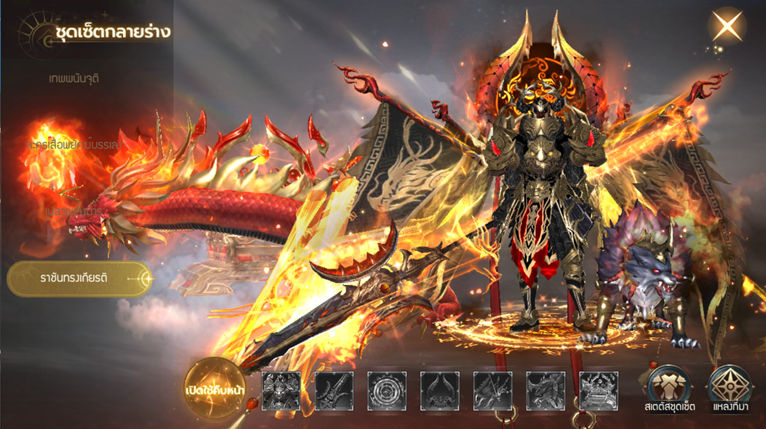Select the sword weapon piece slot

[334, 391]
